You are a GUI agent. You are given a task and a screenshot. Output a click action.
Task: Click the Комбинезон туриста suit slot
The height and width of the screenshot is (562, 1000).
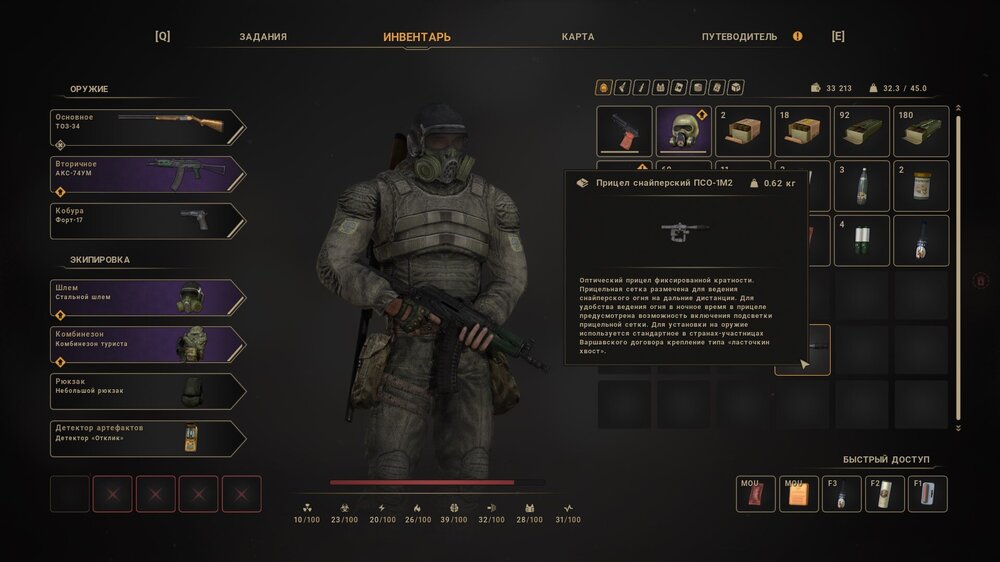point(147,344)
